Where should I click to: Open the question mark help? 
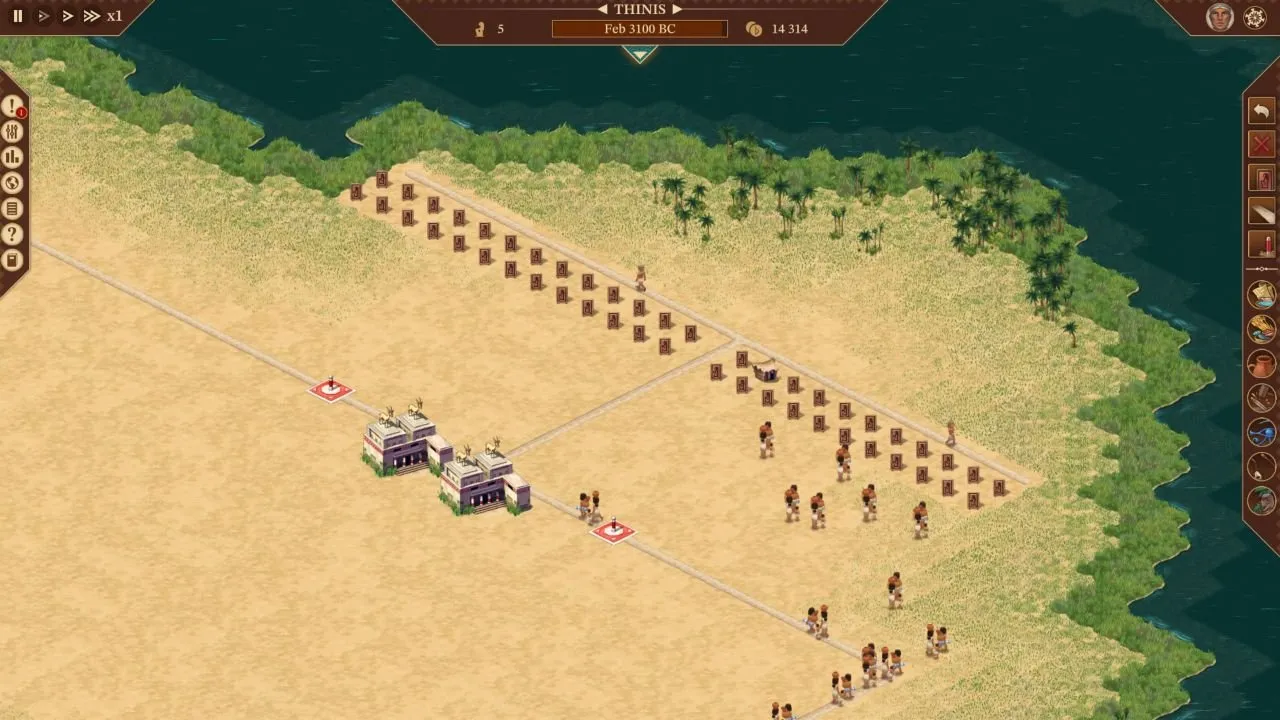coord(13,236)
